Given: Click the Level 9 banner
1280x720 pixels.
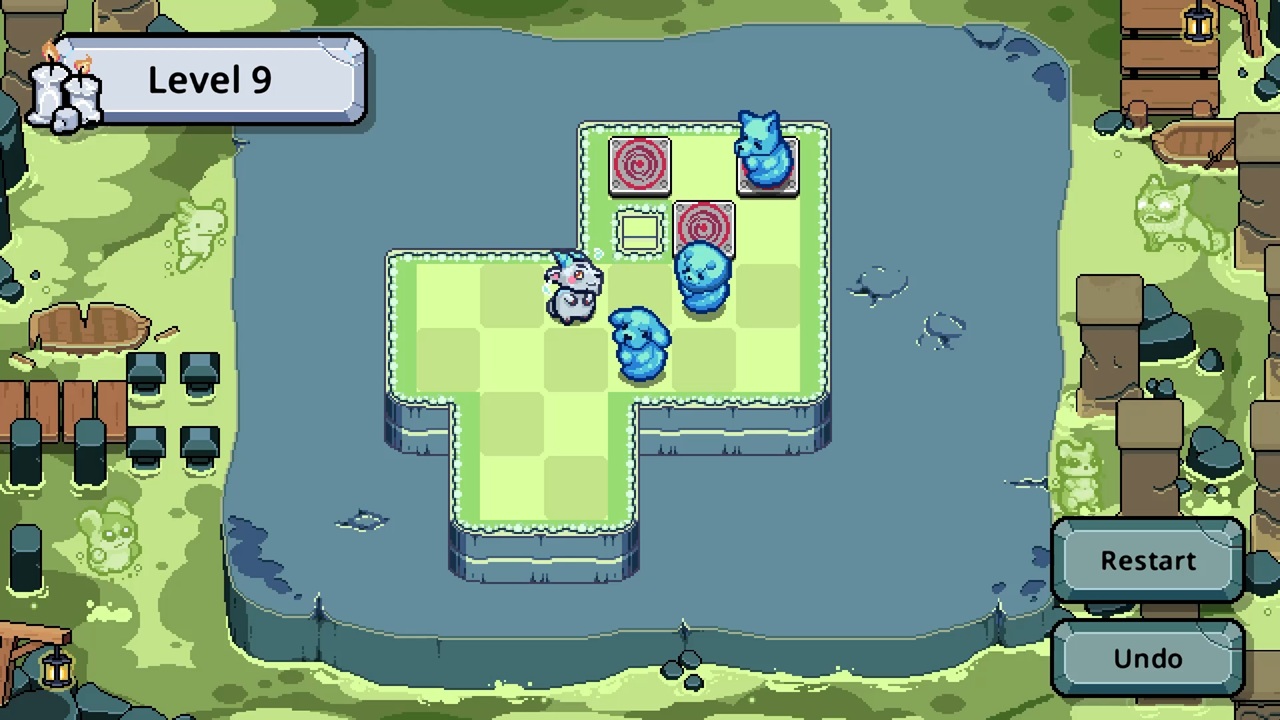Looking at the screenshot, I should (208, 80).
